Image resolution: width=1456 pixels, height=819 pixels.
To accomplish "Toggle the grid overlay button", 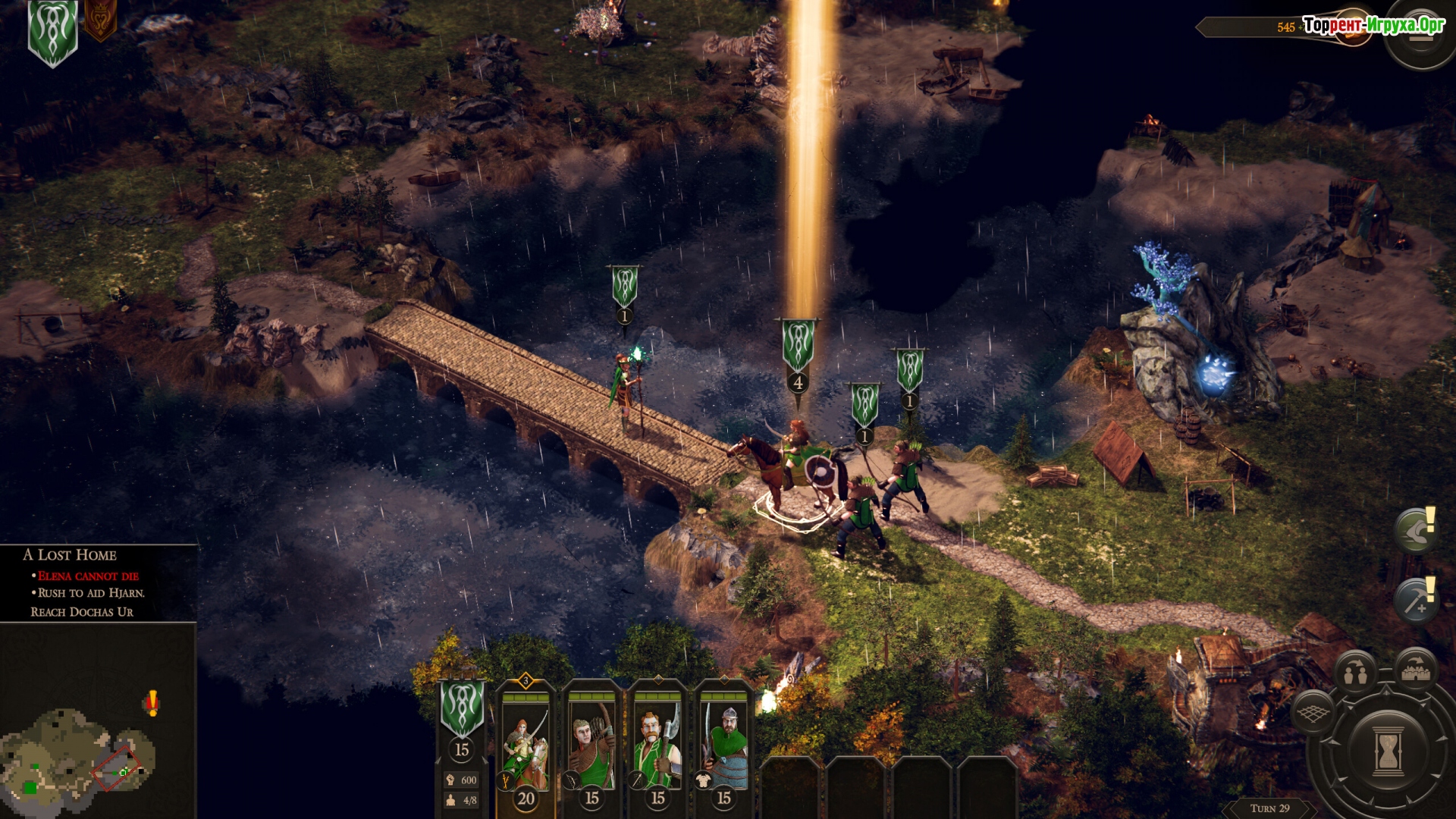I will point(1313,711).
